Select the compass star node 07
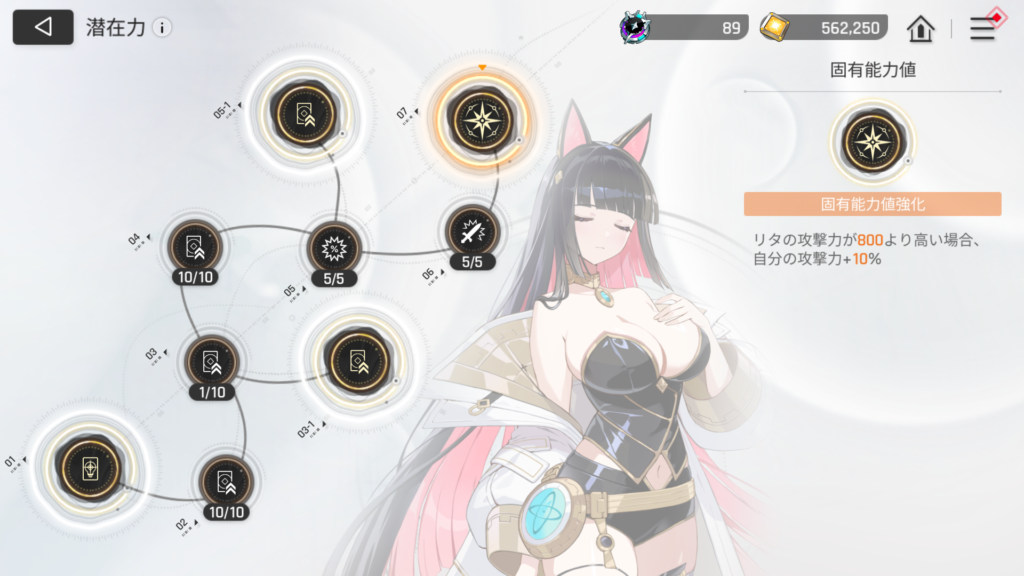This screenshot has height=576, width=1024. tap(481, 118)
